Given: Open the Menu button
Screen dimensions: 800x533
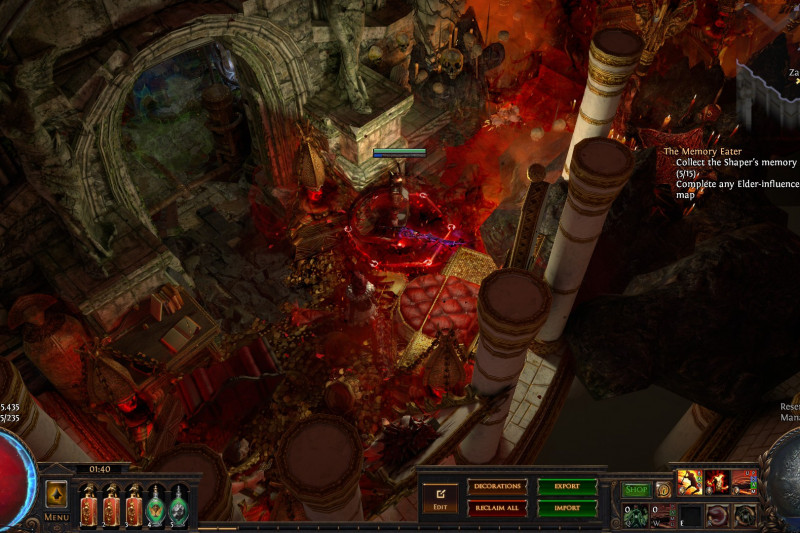Looking at the screenshot, I should coord(56,517).
